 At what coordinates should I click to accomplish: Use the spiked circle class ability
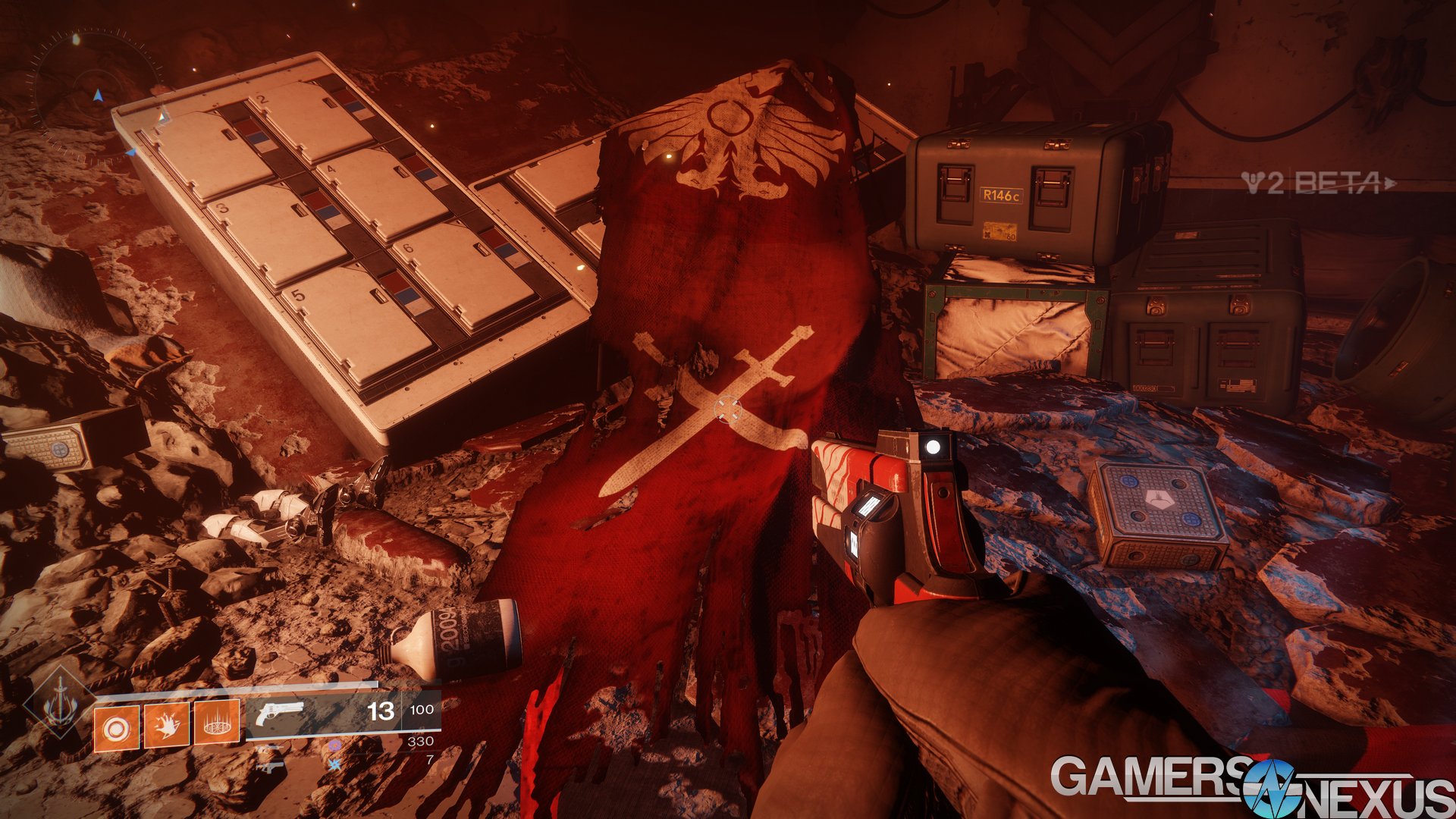217,724
